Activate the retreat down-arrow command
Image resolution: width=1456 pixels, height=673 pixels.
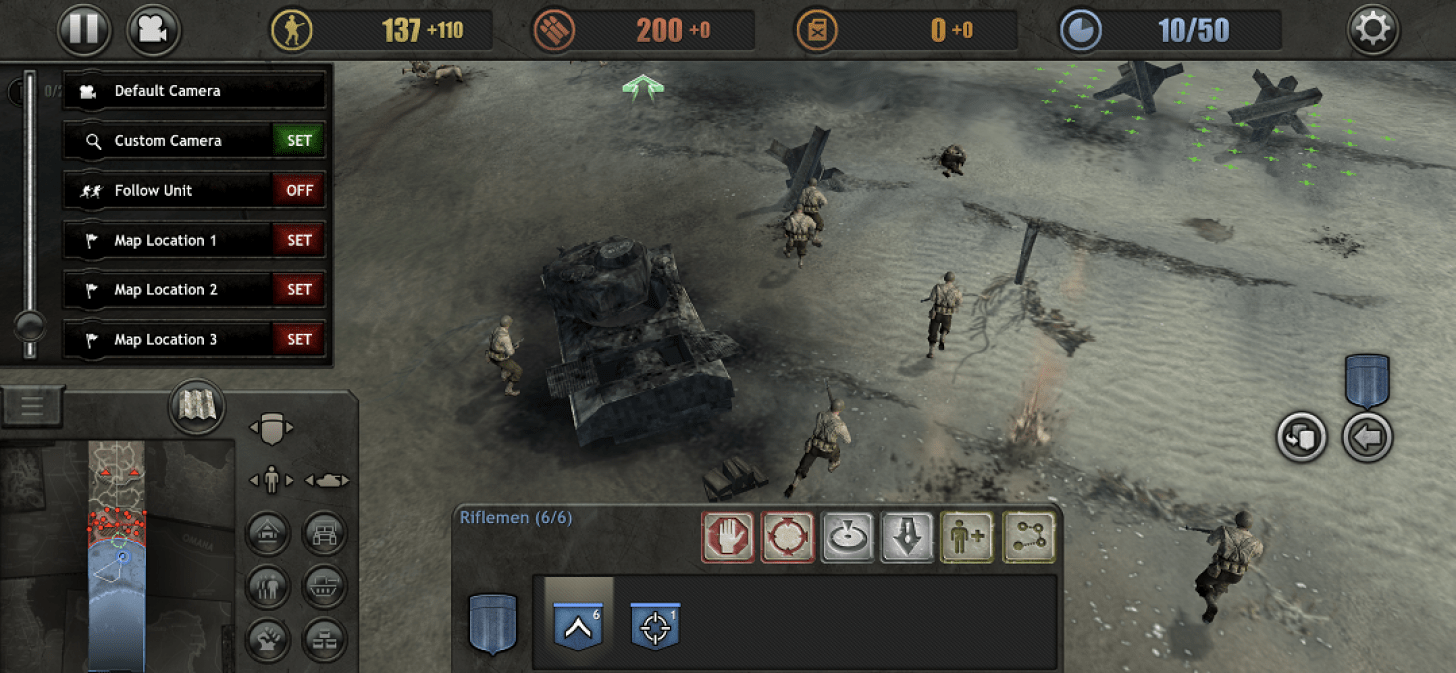[x=906, y=537]
